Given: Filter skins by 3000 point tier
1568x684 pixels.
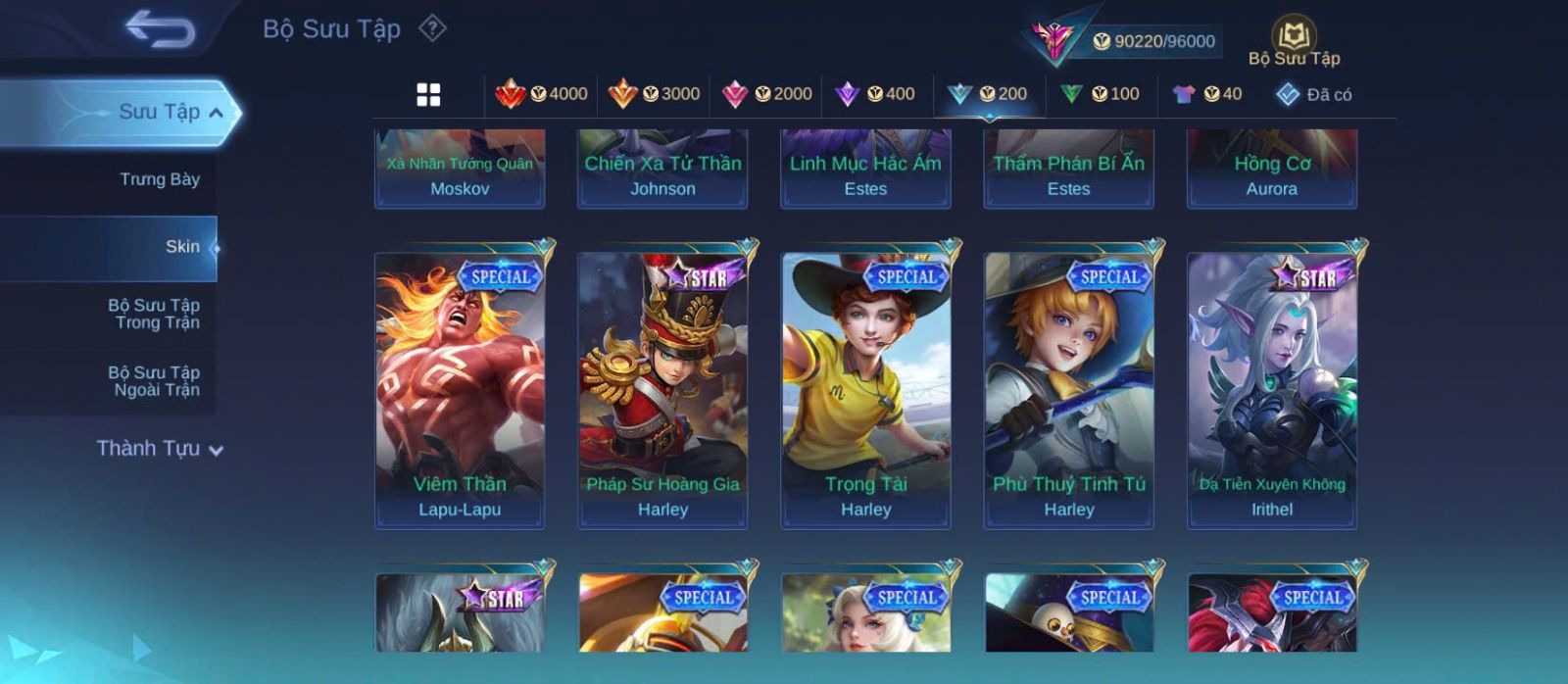Looking at the screenshot, I should click(654, 94).
